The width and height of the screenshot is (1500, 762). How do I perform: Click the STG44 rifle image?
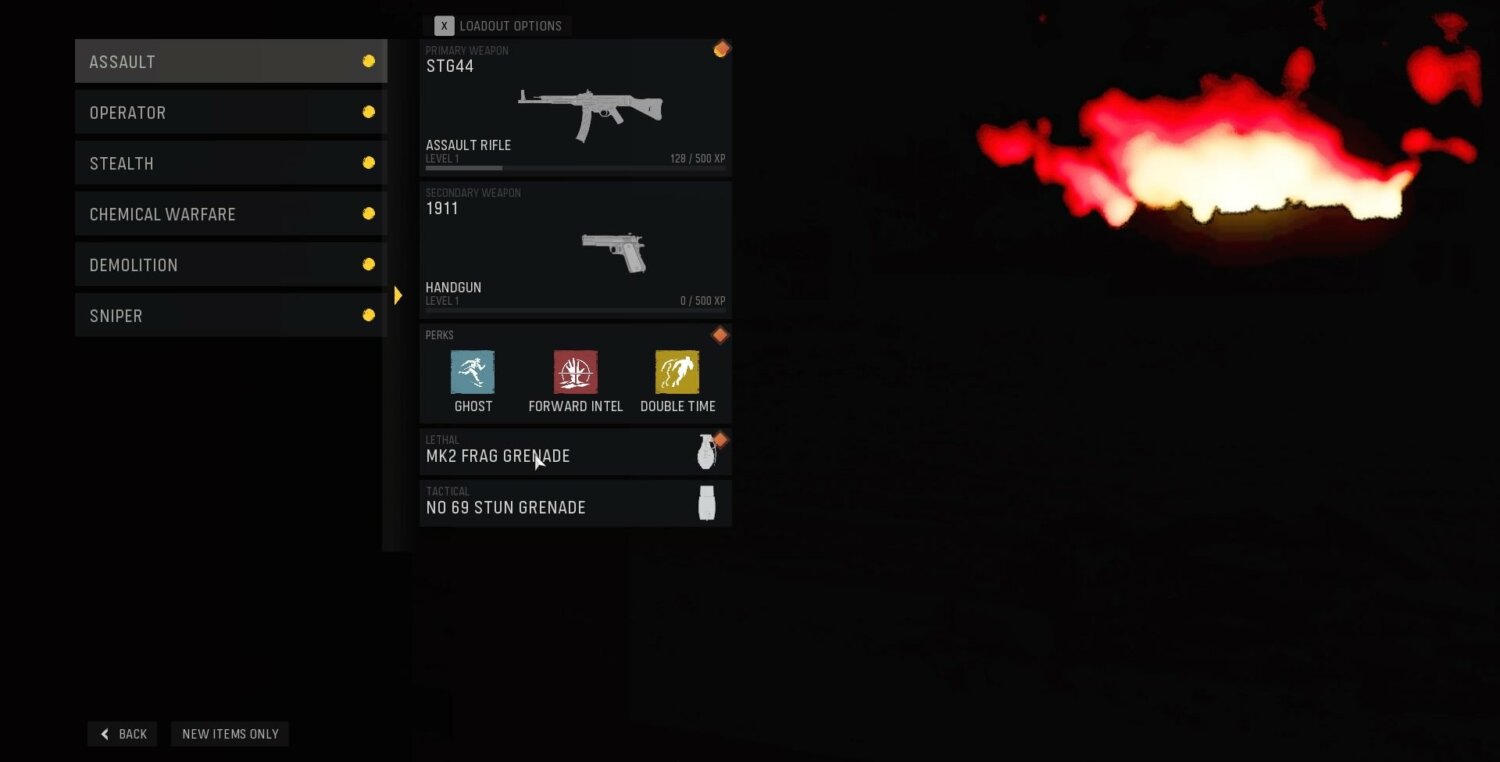point(590,110)
